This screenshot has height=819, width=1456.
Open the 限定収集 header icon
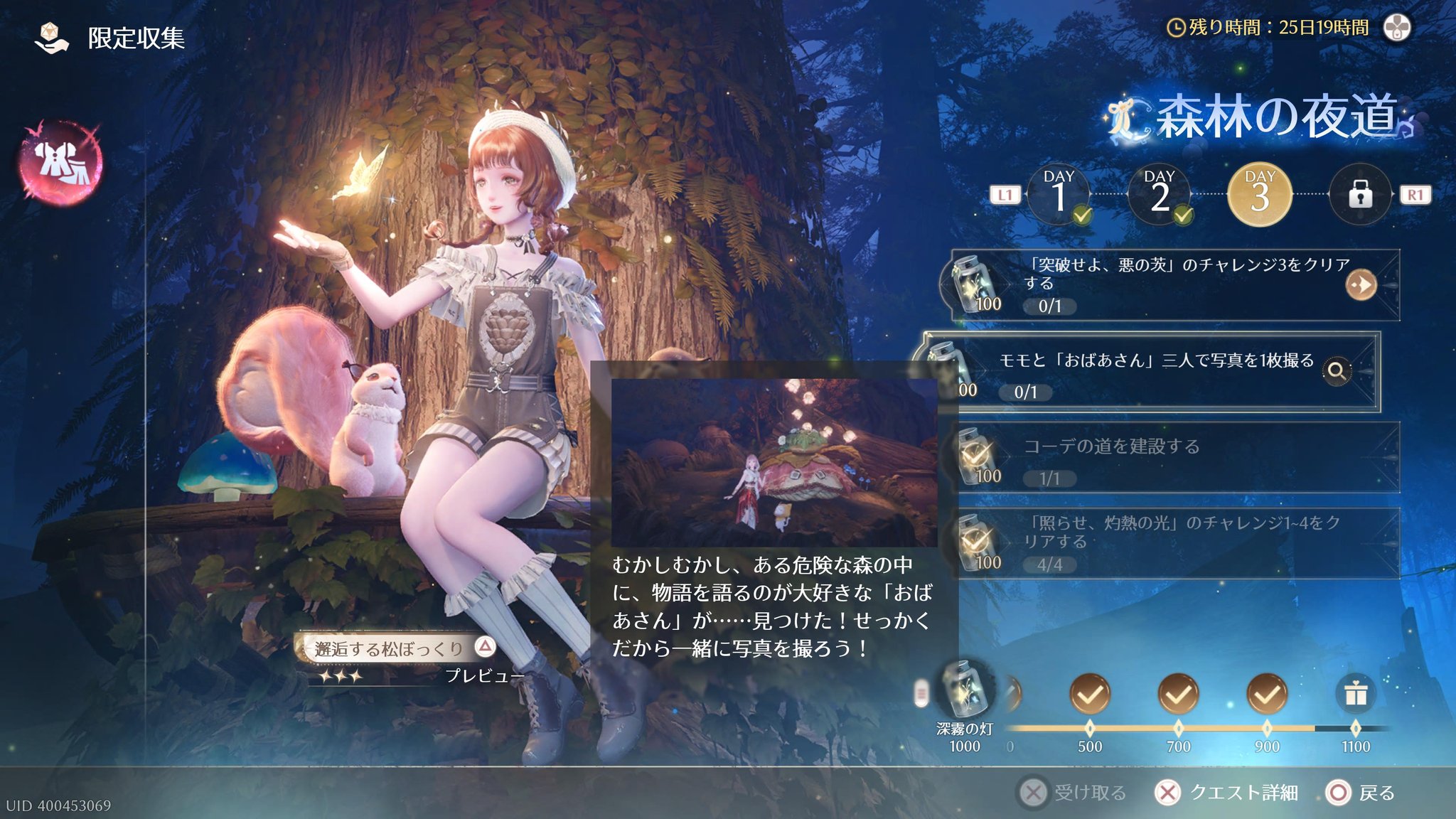click(x=51, y=38)
